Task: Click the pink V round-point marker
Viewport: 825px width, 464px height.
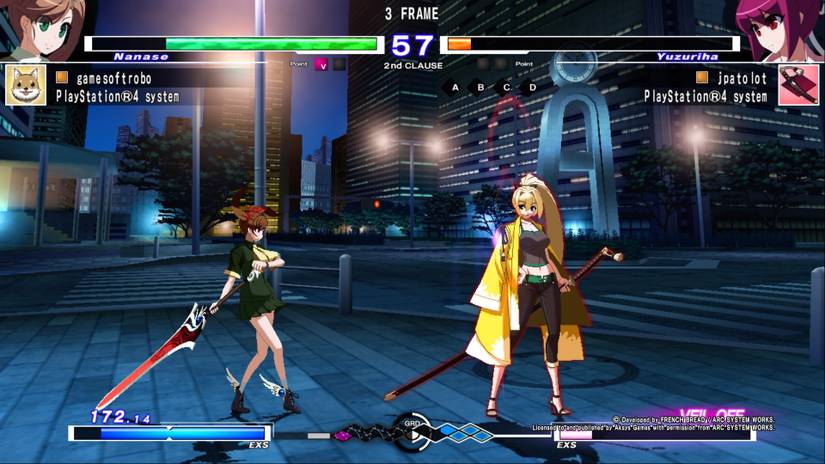Action: click(x=322, y=65)
